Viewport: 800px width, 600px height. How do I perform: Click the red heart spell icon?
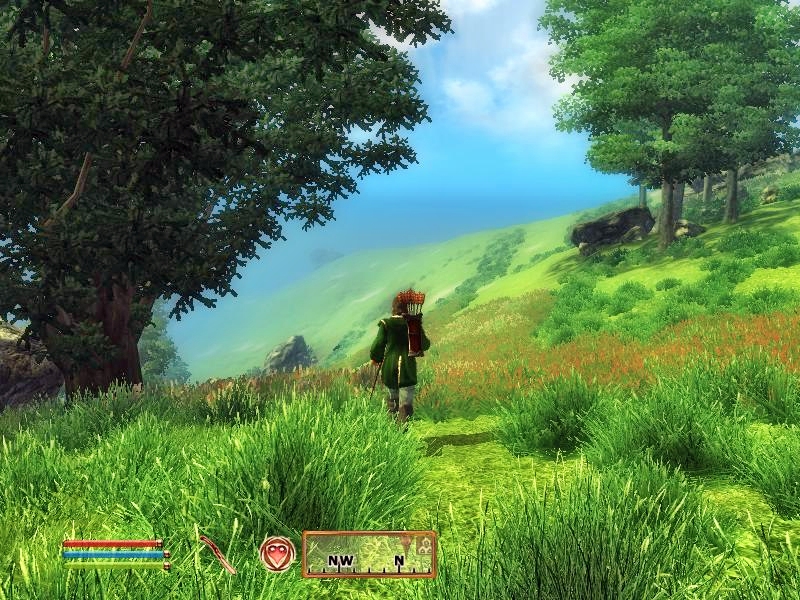pyautogui.click(x=277, y=554)
